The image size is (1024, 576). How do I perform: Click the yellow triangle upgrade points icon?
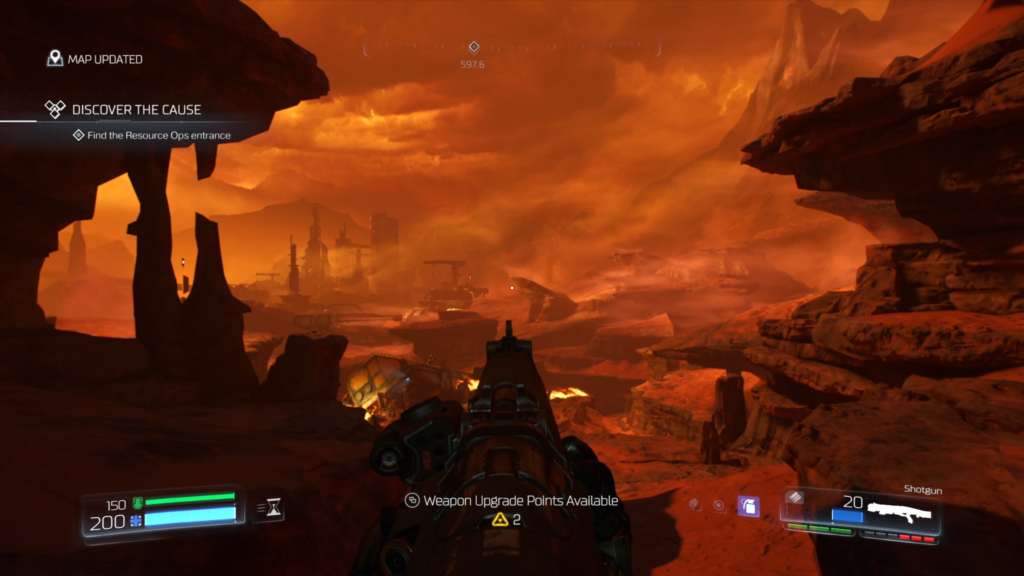click(500, 519)
